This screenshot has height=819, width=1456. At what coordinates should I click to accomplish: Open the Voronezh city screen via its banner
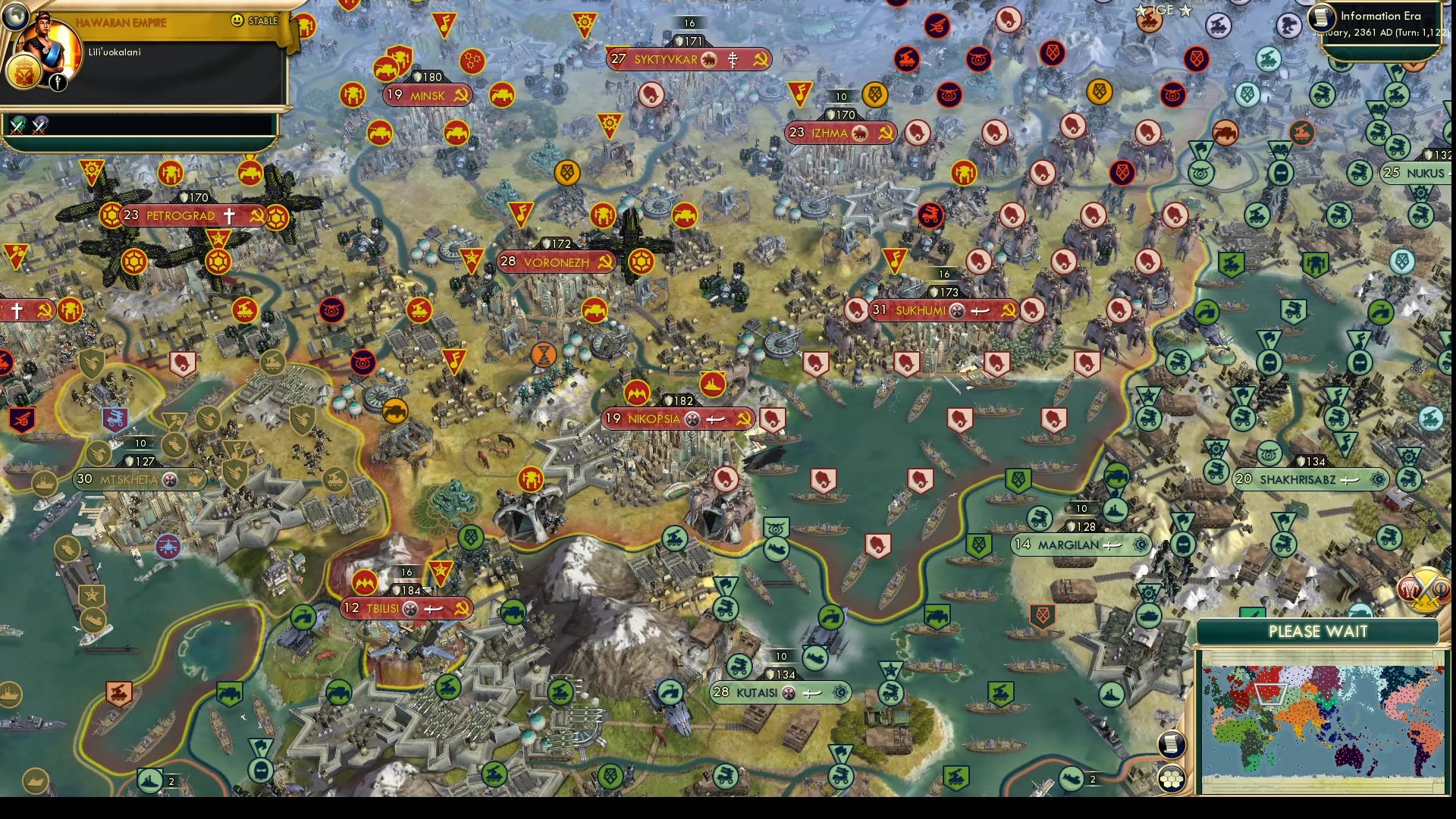click(x=554, y=262)
